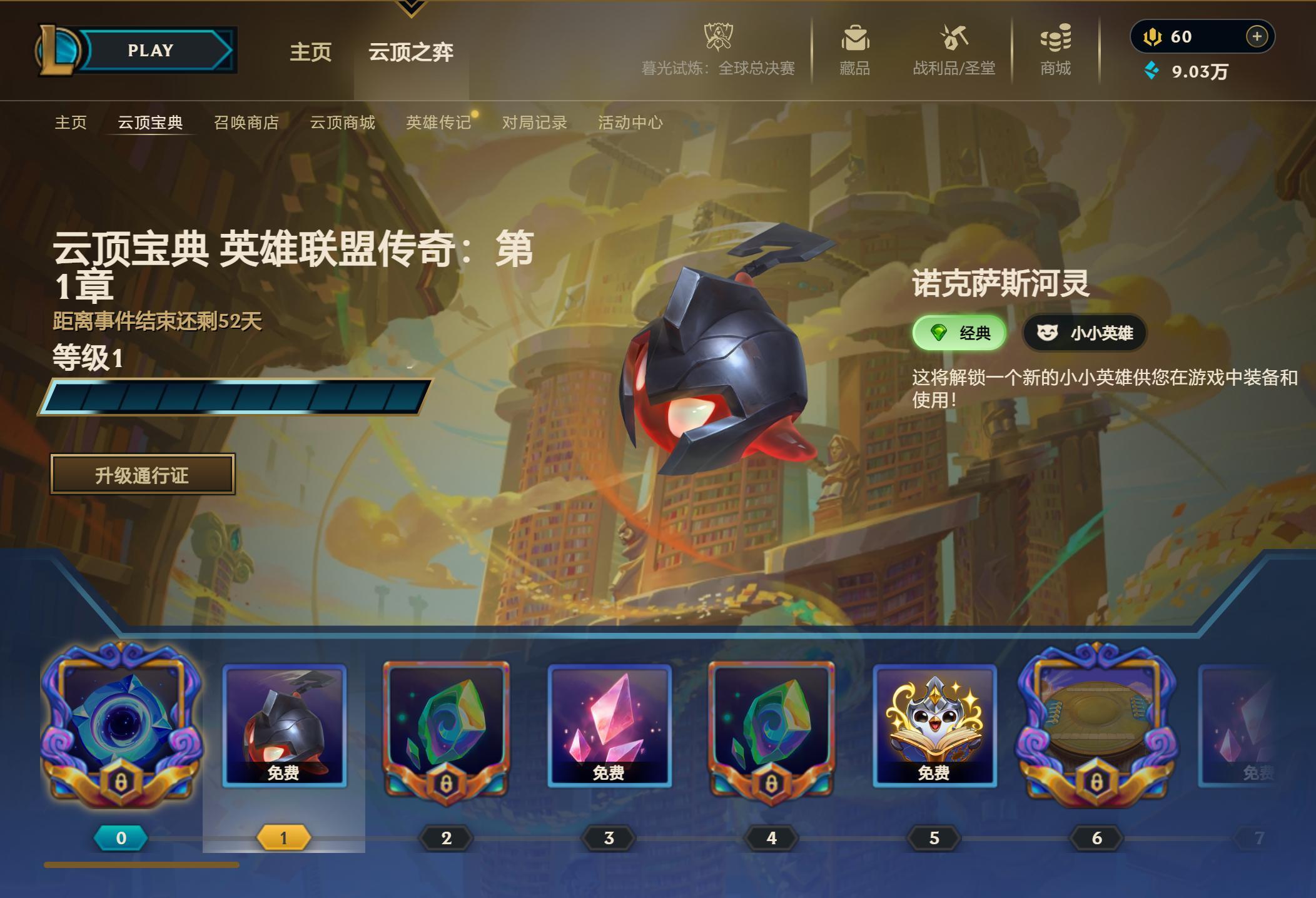Select the 经典 variant chip for 诺克萨斯河灵
Image resolution: width=1316 pixels, height=898 pixels.
[x=960, y=333]
